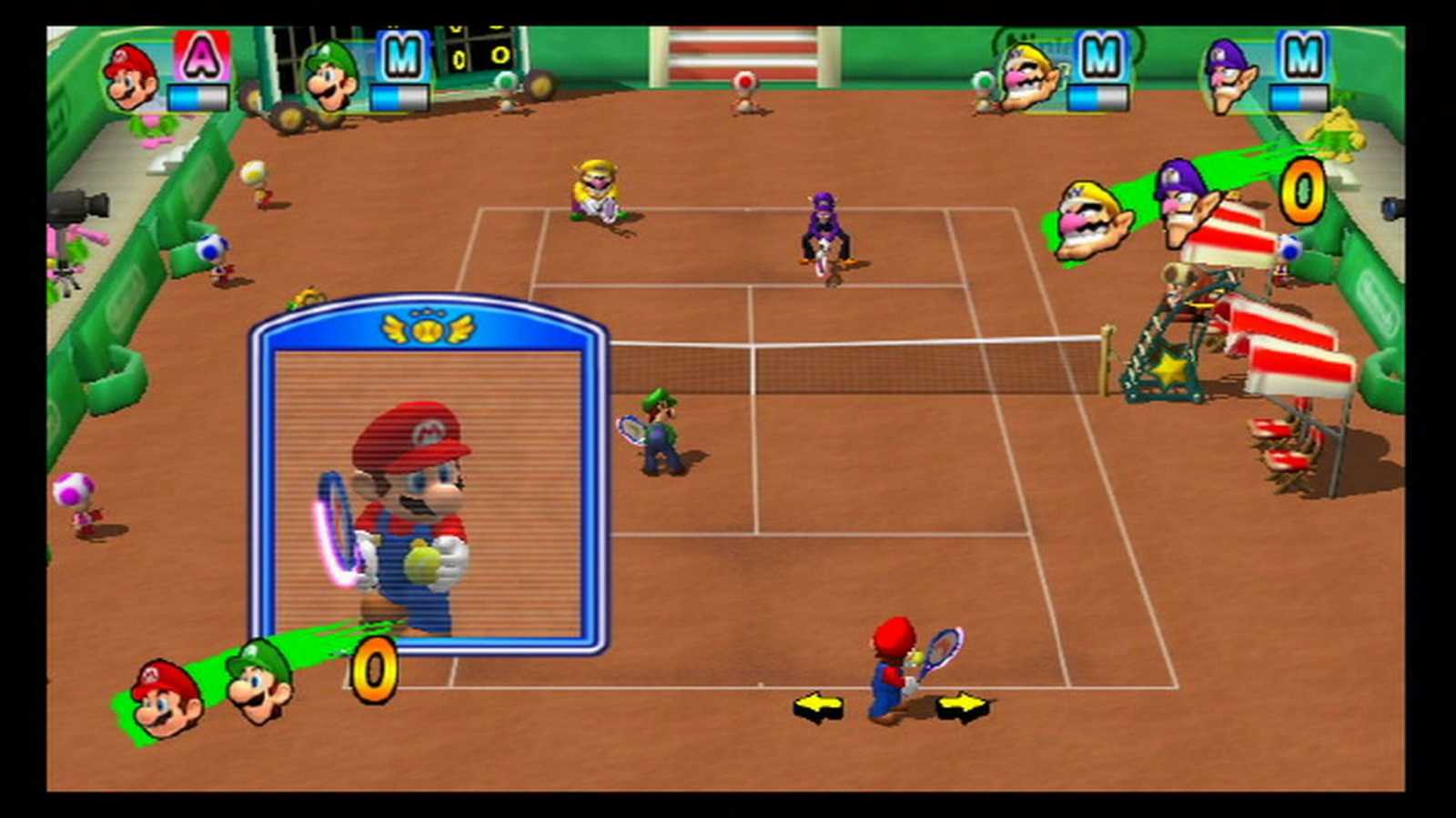
Task: Select Mario's portrait icon in the top-left HUD
Action: tap(130, 77)
